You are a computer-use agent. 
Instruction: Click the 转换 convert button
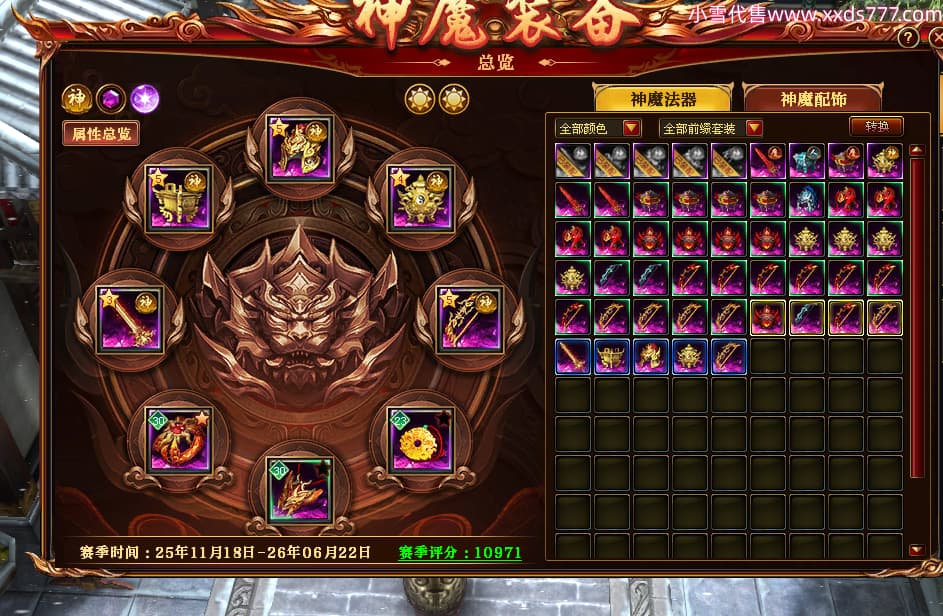tap(876, 127)
